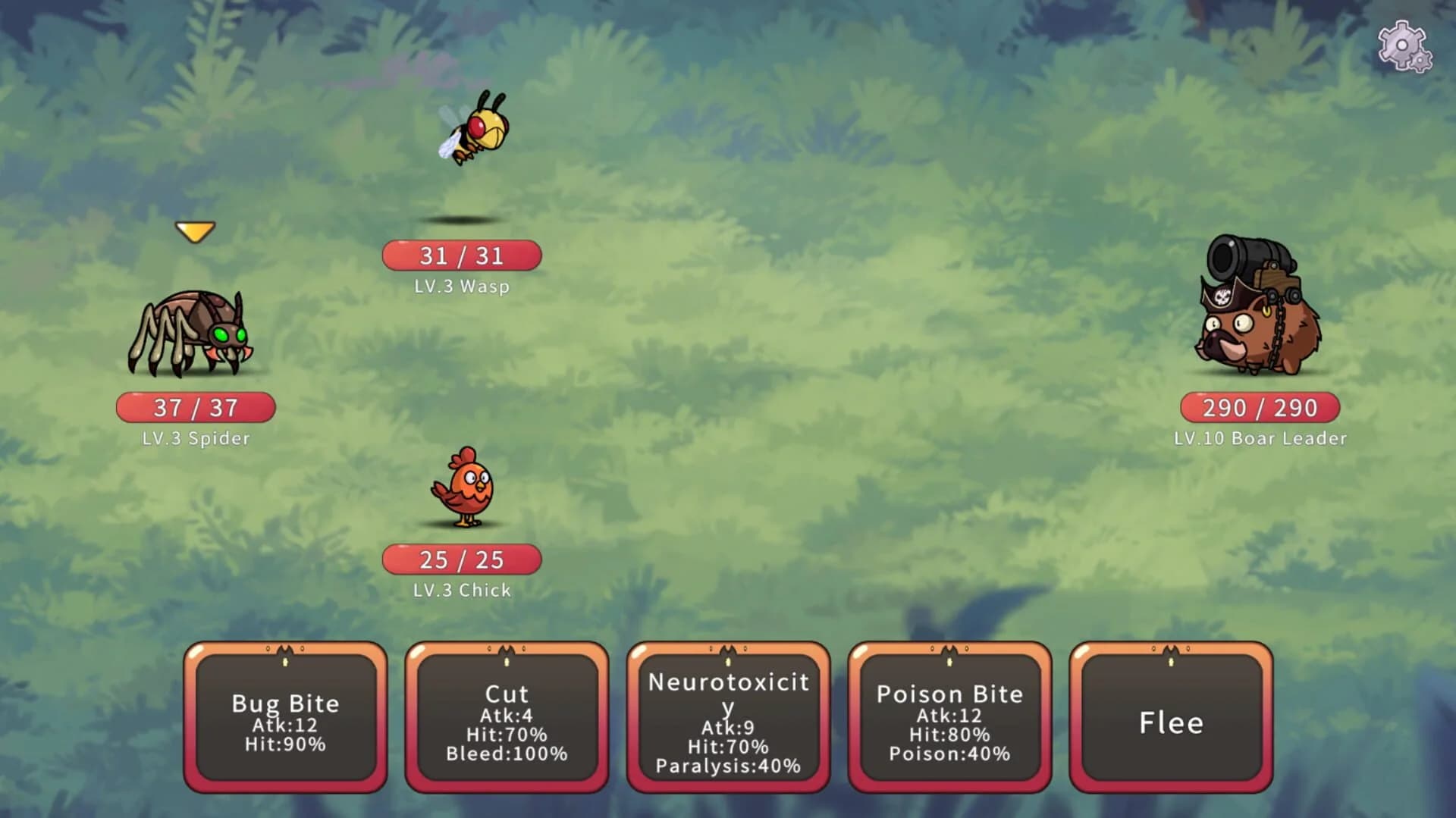Click the yellow turn indicator arrow above Spider
This screenshot has width=1456, height=818.
[196, 230]
